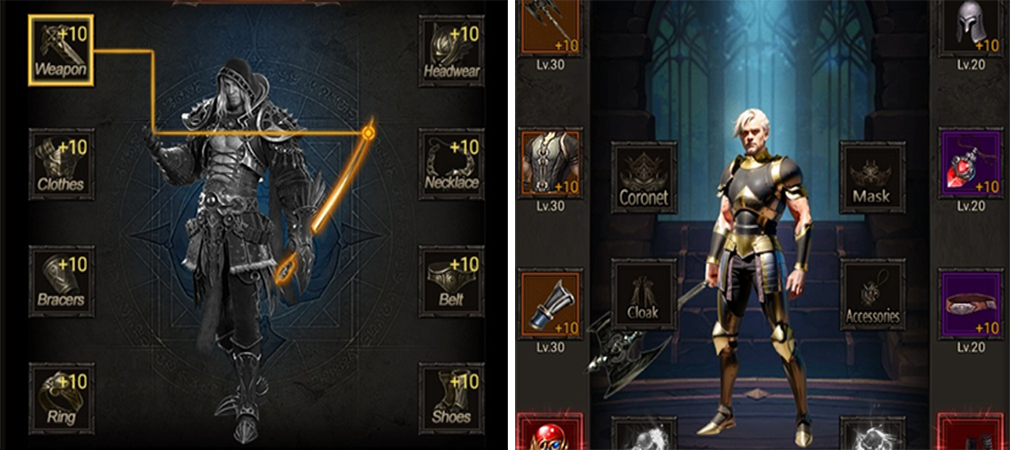
Task: Select the Lv.20 purple belt slot
Action: [x=971, y=303]
